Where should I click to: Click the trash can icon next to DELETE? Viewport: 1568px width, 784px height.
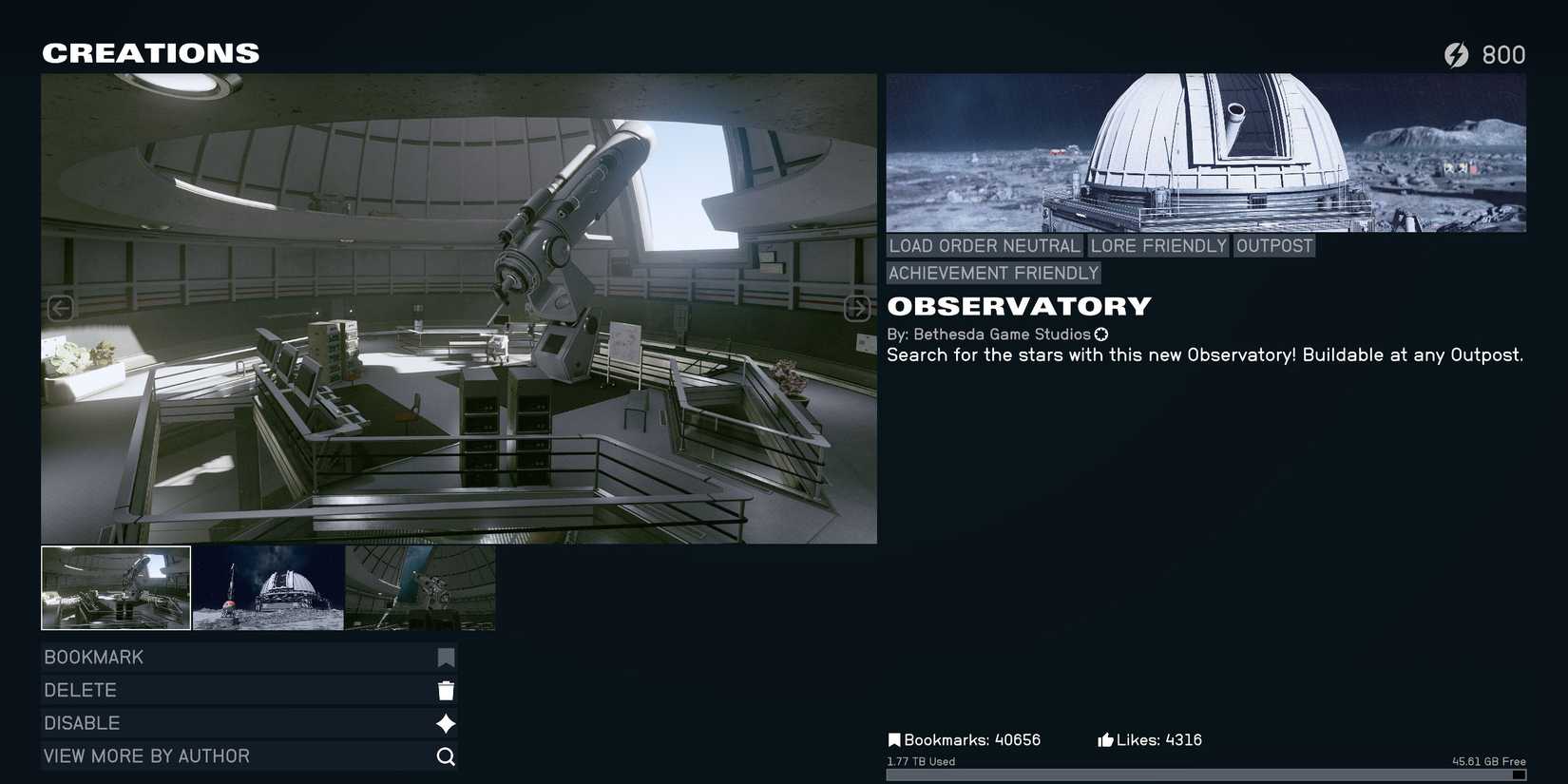tap(446, 690)
